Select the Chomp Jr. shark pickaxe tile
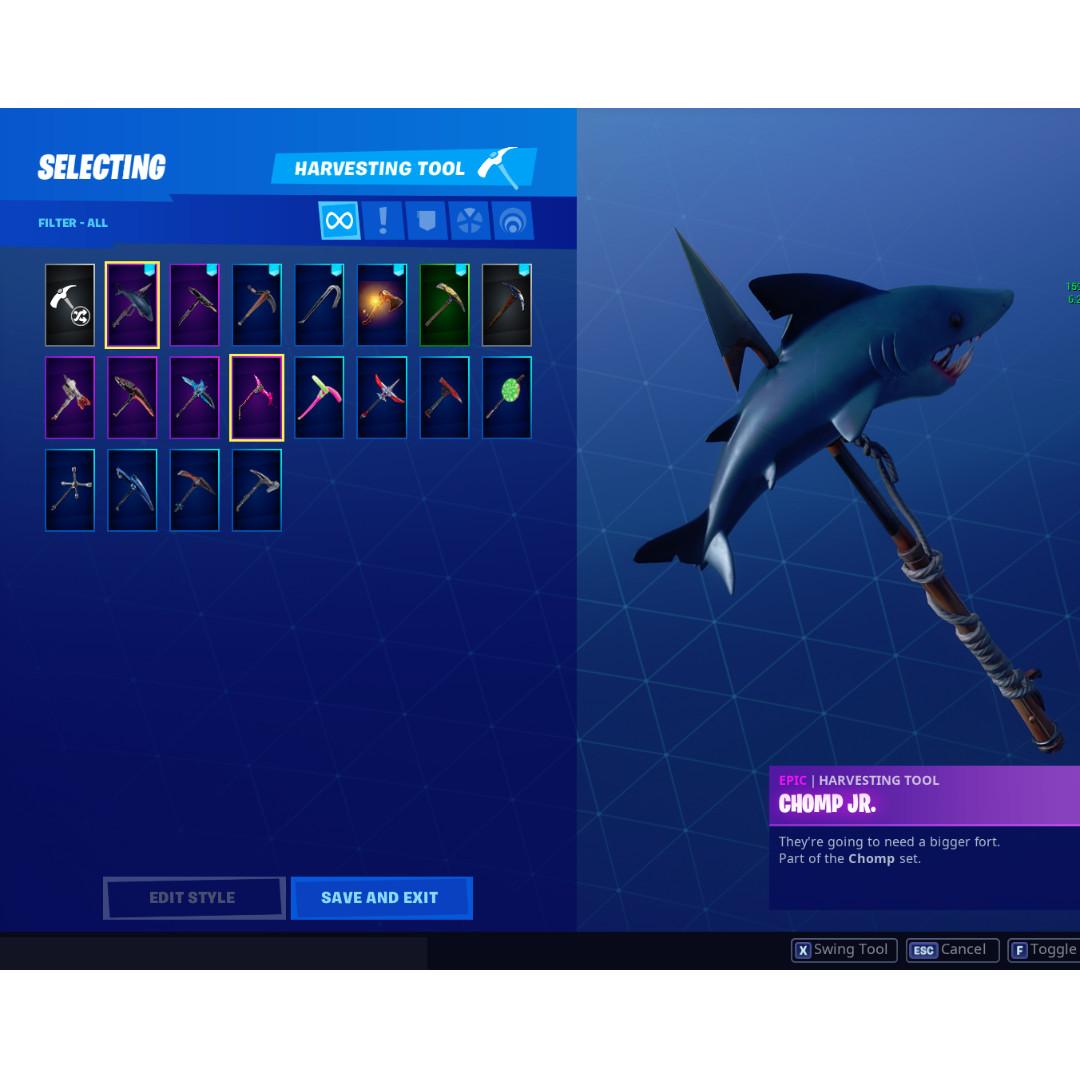Viewport: 1080px width, 1080px height. click(132, 305)
